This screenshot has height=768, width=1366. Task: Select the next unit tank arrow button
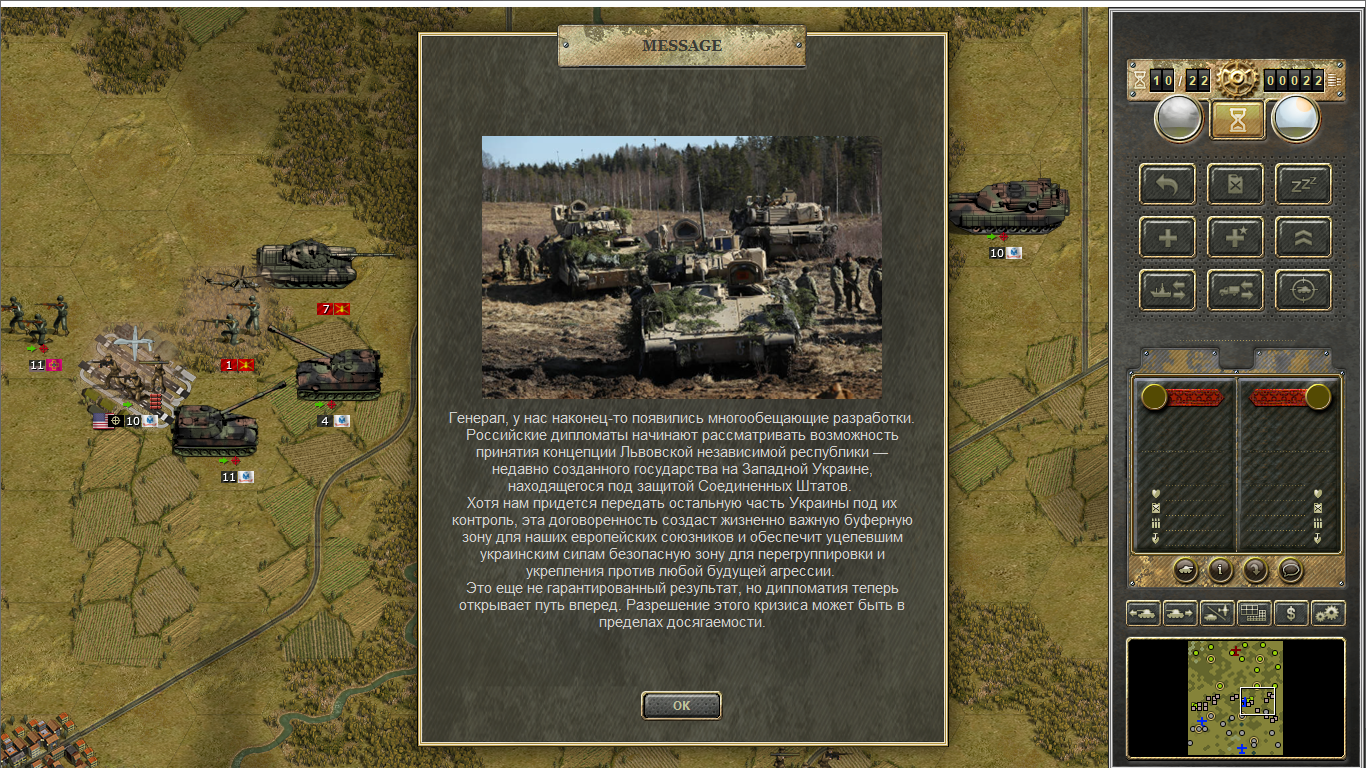[x=1180, y=613]
